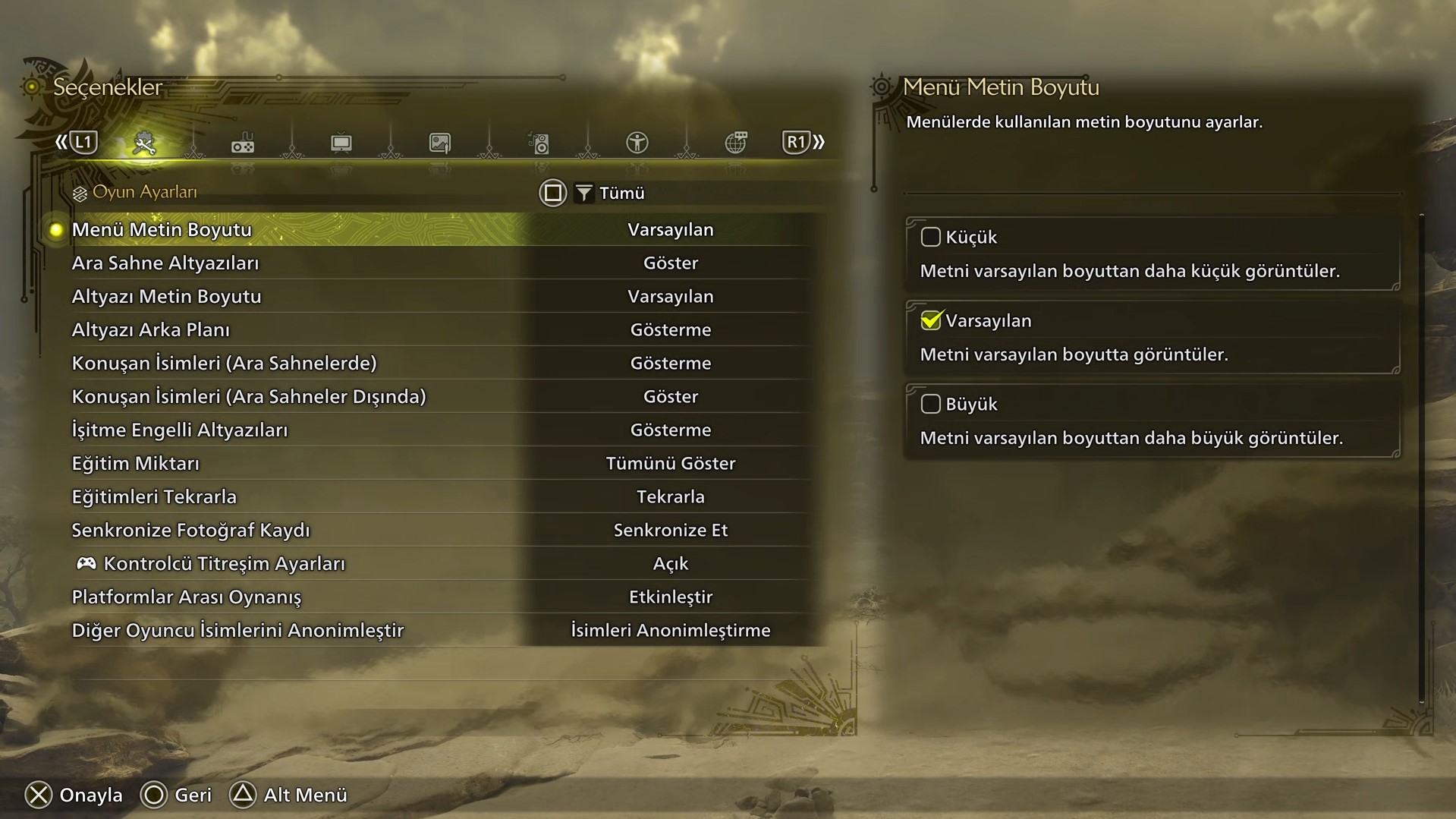Select the Altyazı Arka Planı option
The width and height of the screenshot is (1456, 819).
pos(150,329)
